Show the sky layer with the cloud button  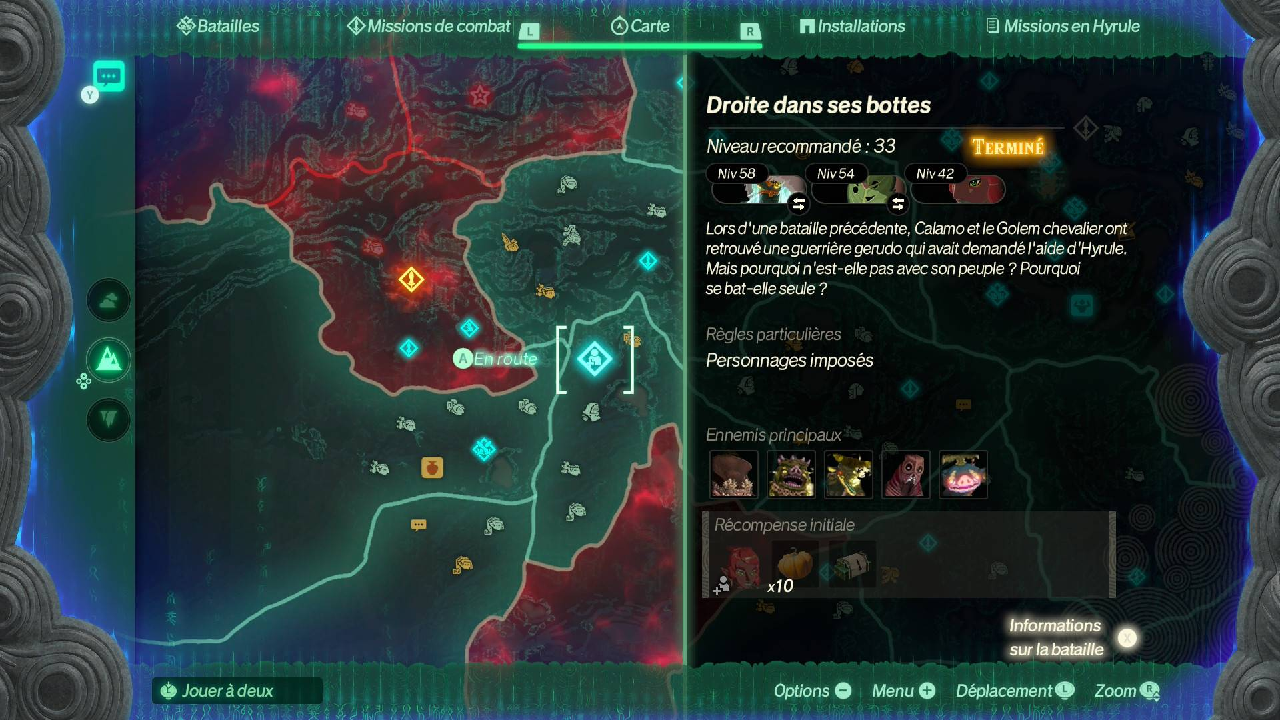tap(108, 300)
